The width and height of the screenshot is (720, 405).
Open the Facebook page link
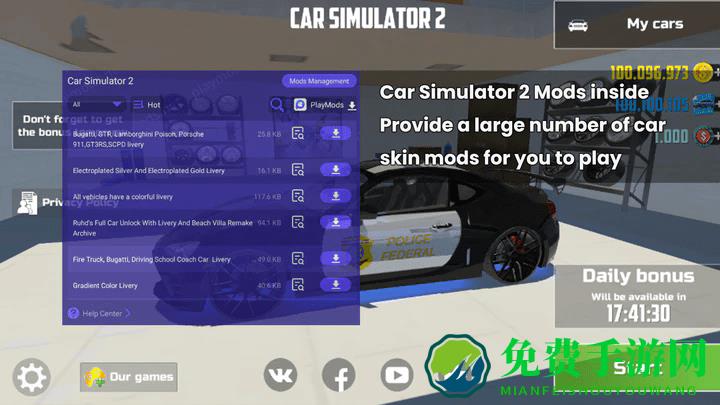[x=339, y=377]
